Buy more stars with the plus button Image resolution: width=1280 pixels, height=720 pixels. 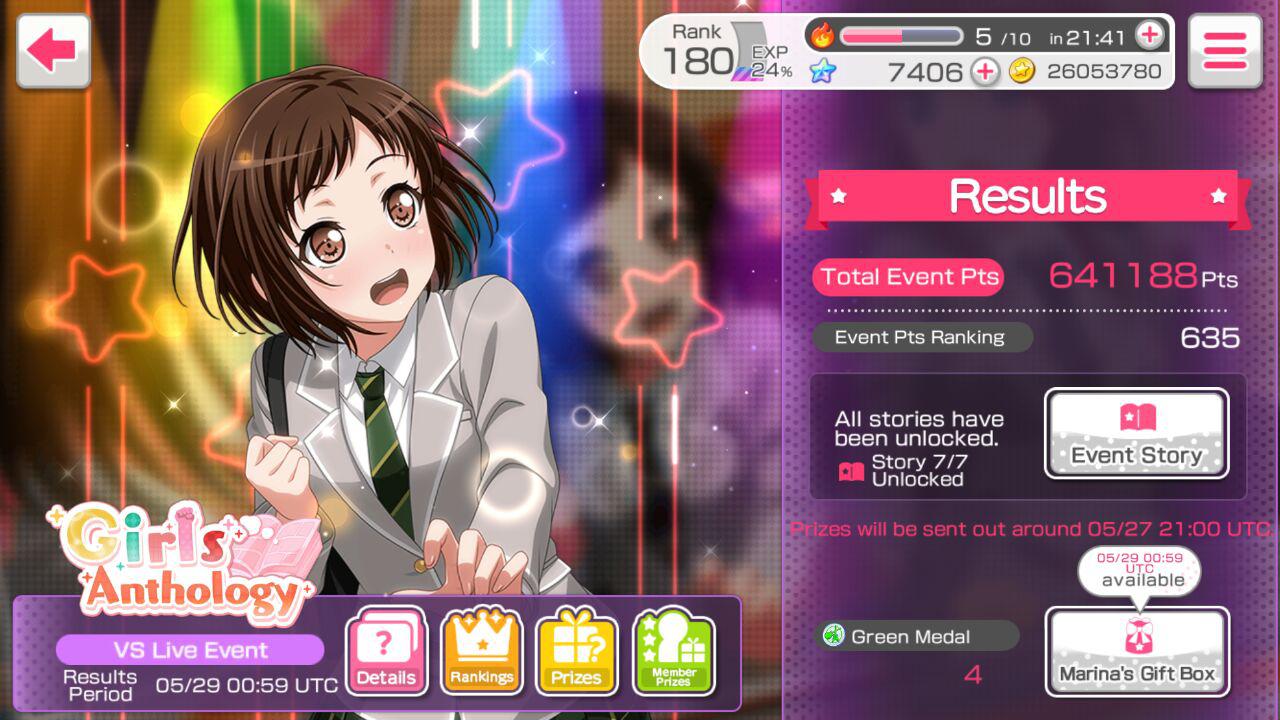pyautogui.click(x=985, y=71)
